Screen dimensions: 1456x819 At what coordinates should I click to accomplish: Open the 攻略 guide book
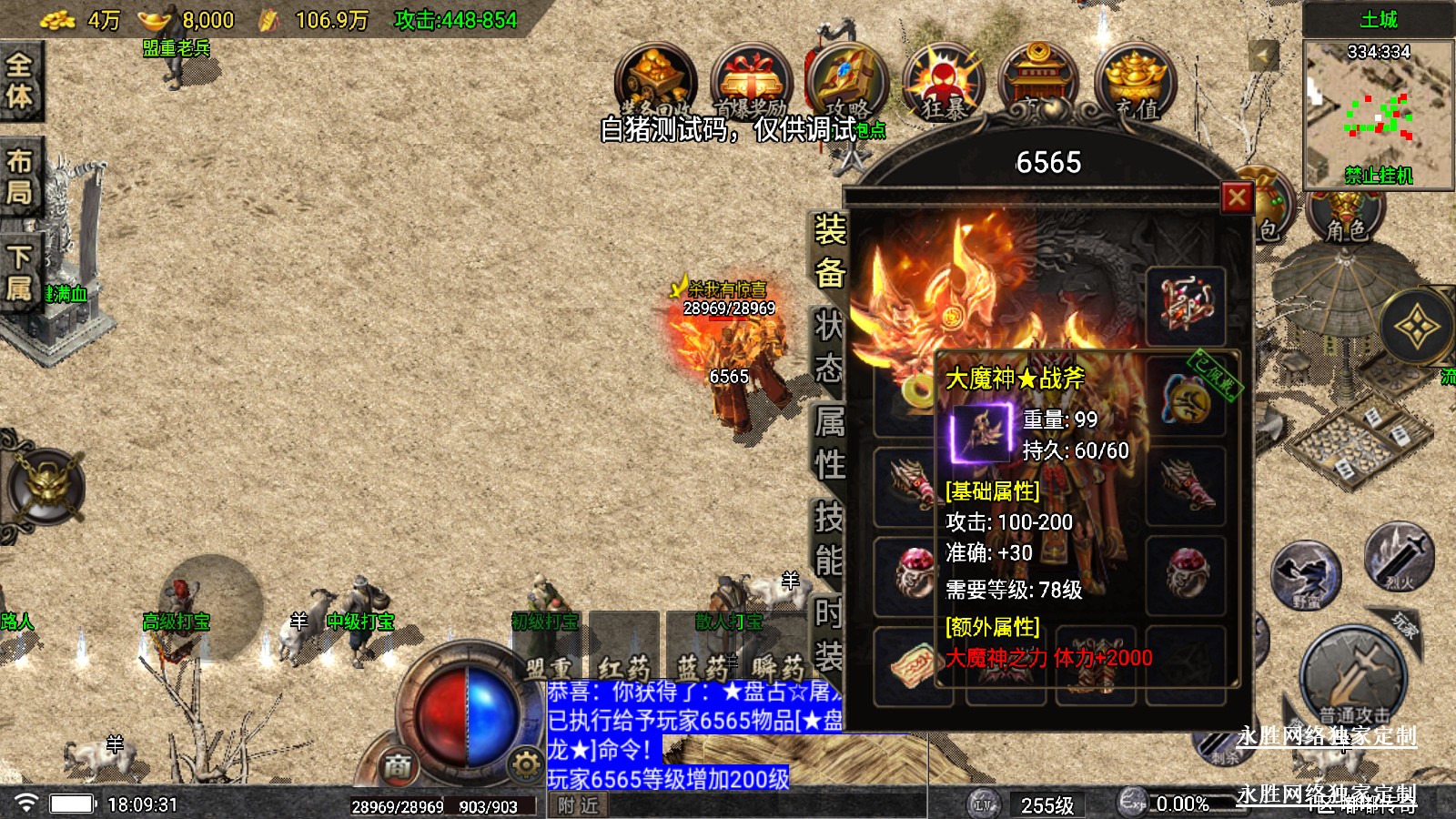coord(846,80)
